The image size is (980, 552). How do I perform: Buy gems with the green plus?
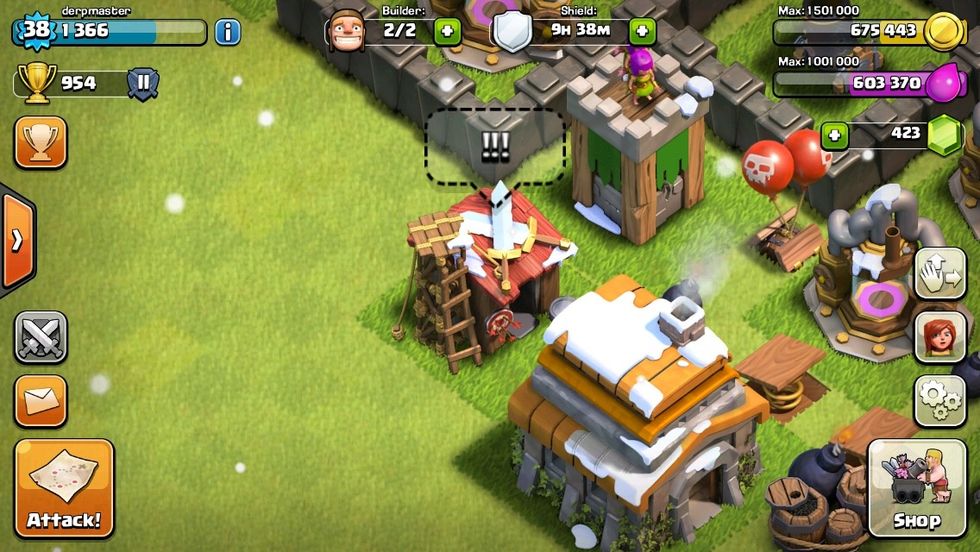coord(835,134)
